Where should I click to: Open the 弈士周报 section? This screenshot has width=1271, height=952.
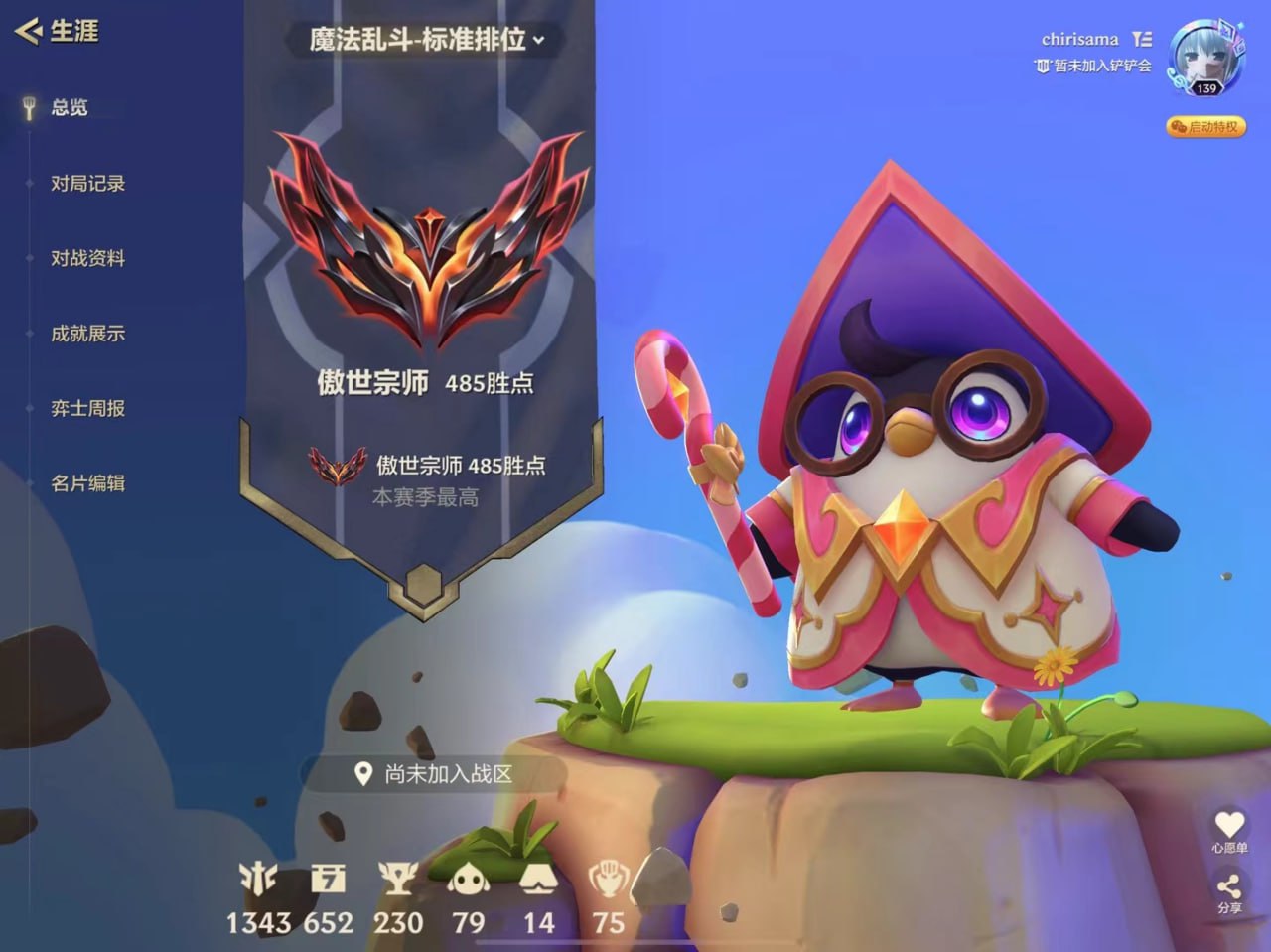[x=87, y=408]
